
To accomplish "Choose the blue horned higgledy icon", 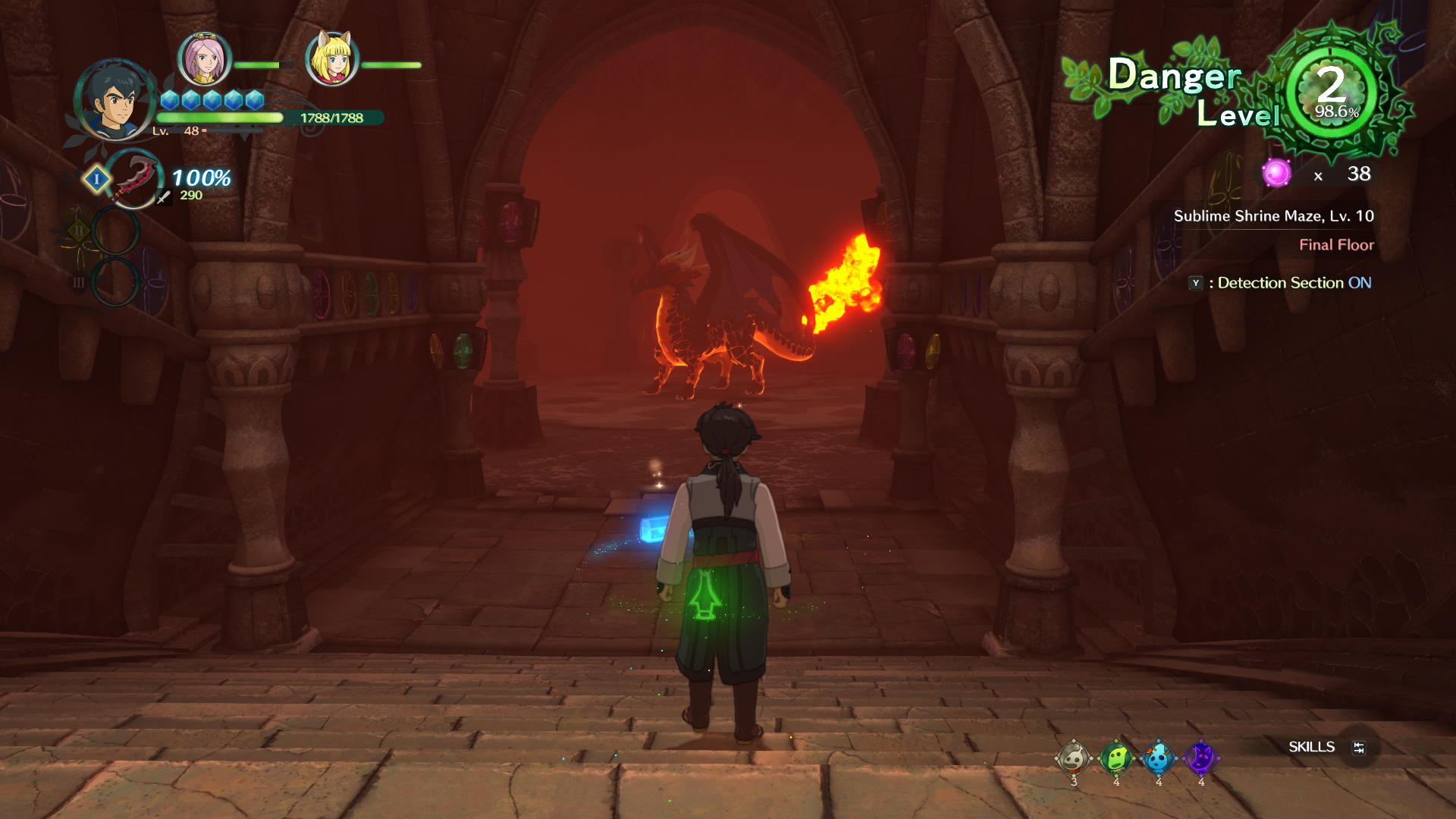I will [x=1158, y=758].
